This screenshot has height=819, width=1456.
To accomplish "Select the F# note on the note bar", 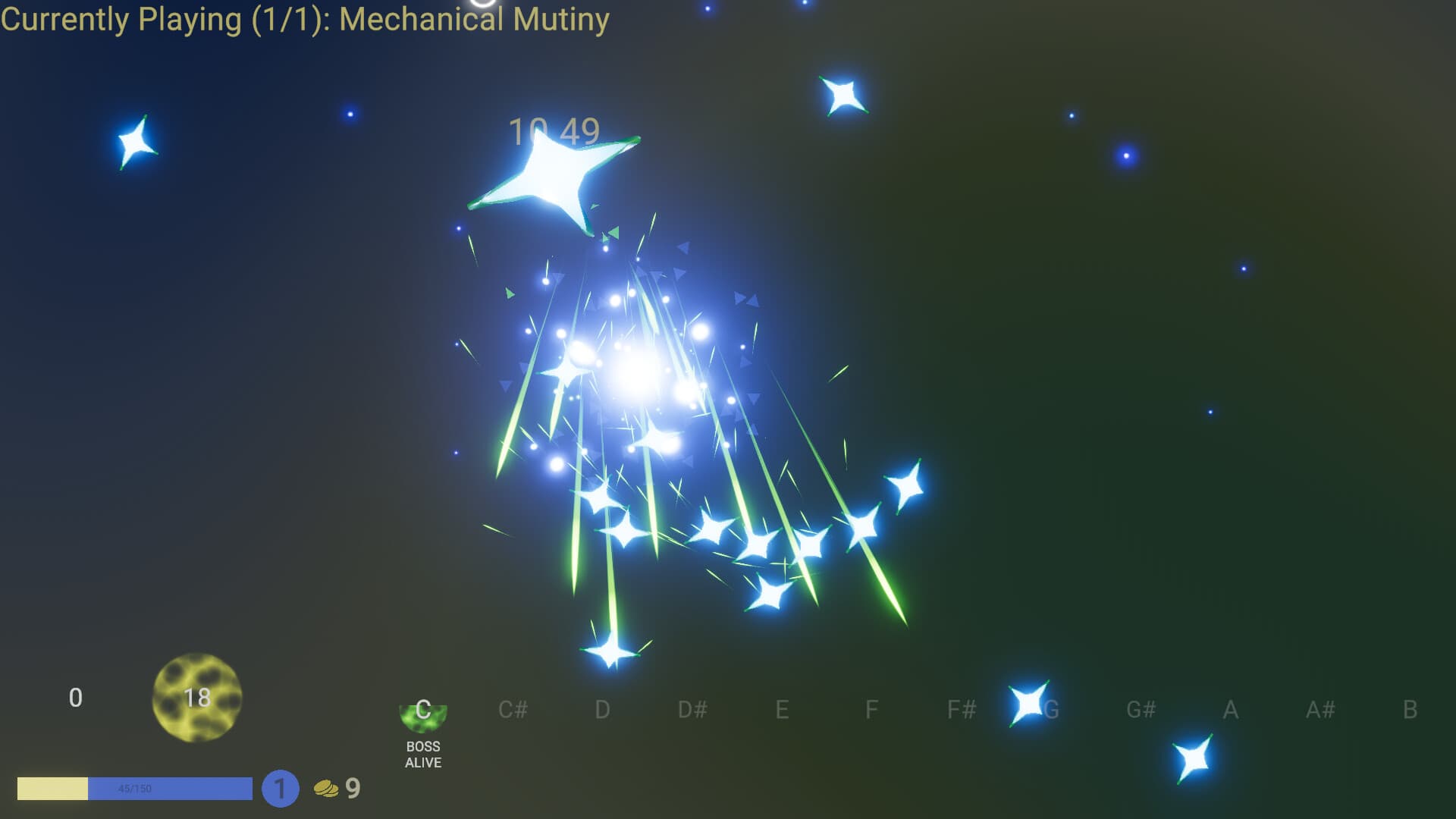I will 962,711.
